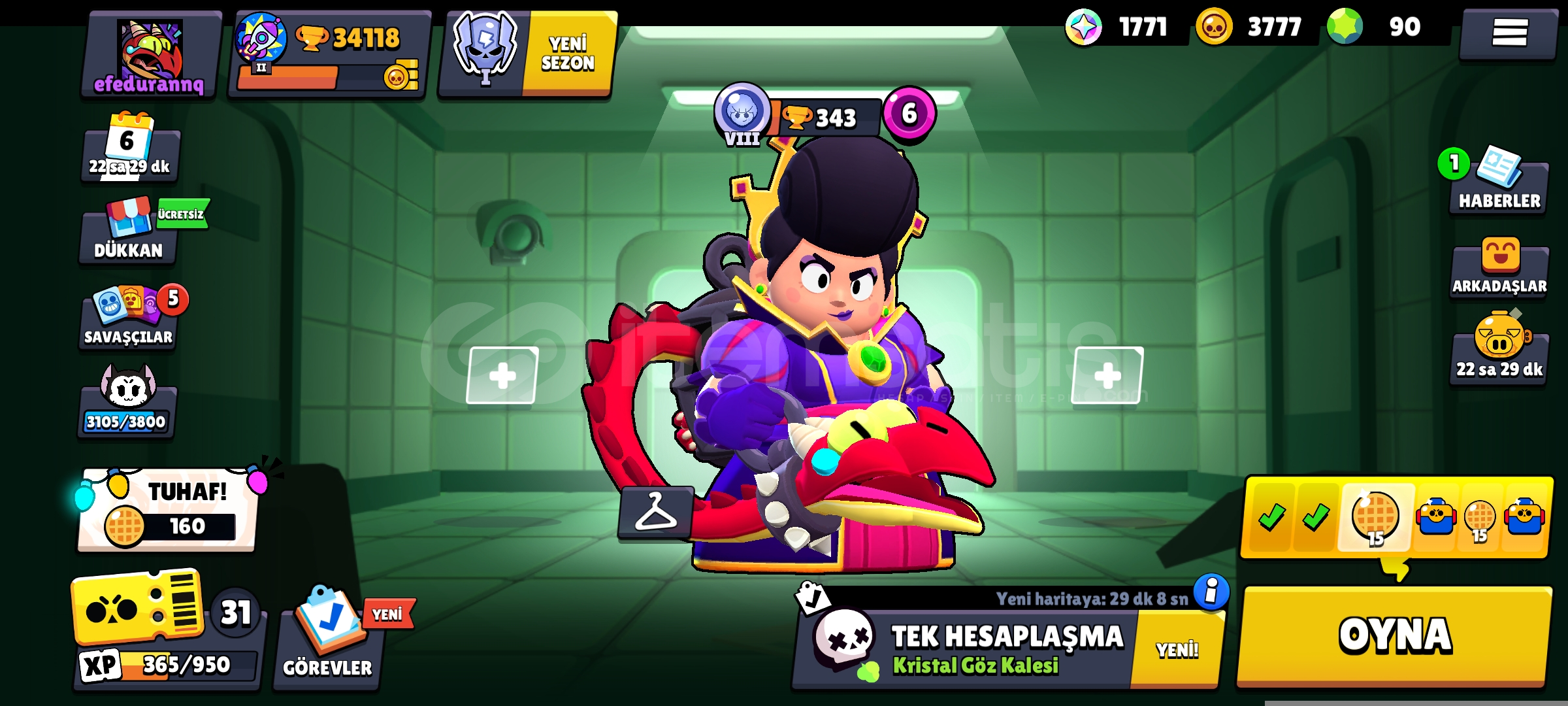The height and width of the screenshot is (706, 1568).
Task: Start a match with the OYNA button
Action: 1394,635
